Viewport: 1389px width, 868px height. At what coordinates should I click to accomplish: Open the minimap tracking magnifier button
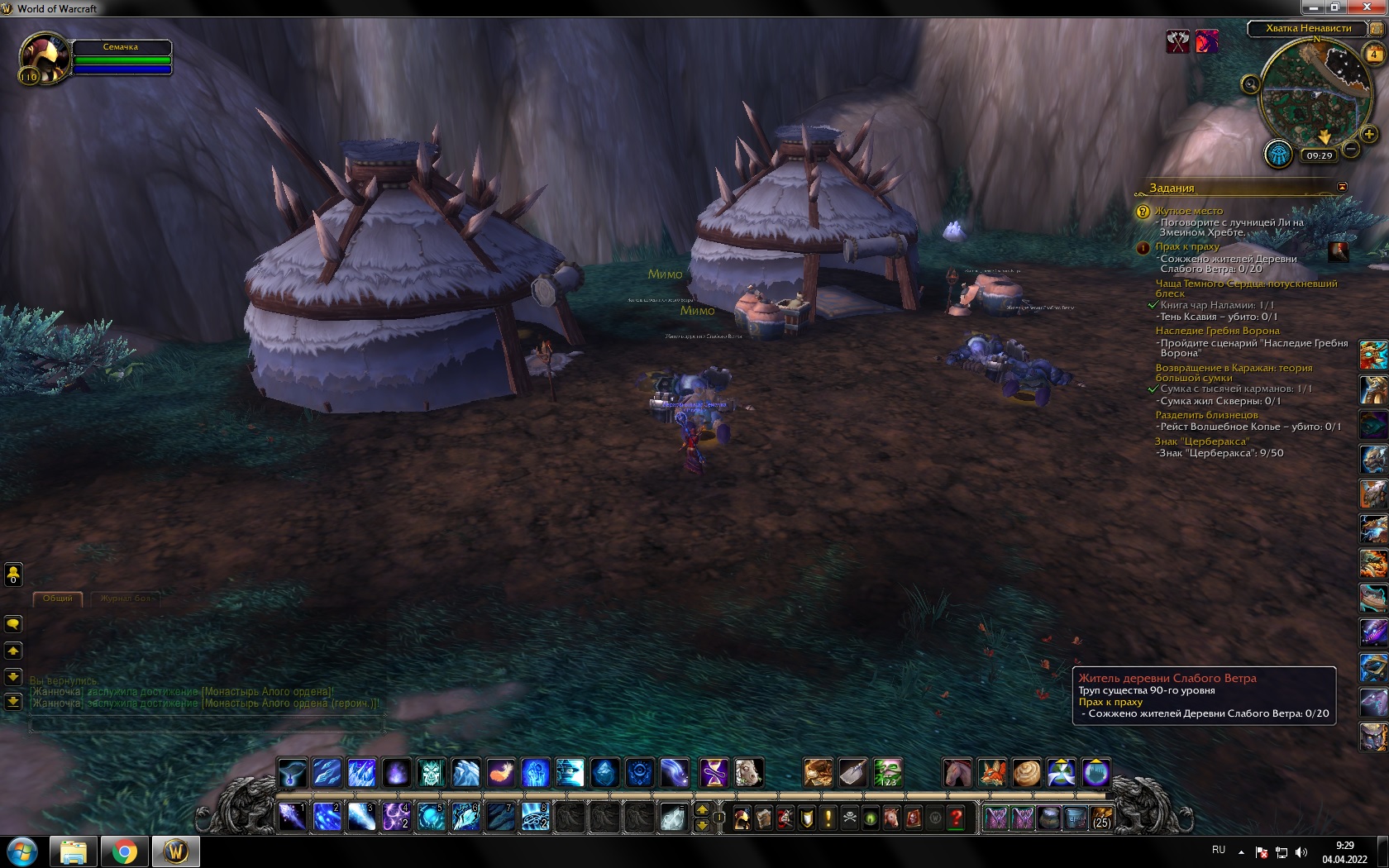tap(1250, 84)
